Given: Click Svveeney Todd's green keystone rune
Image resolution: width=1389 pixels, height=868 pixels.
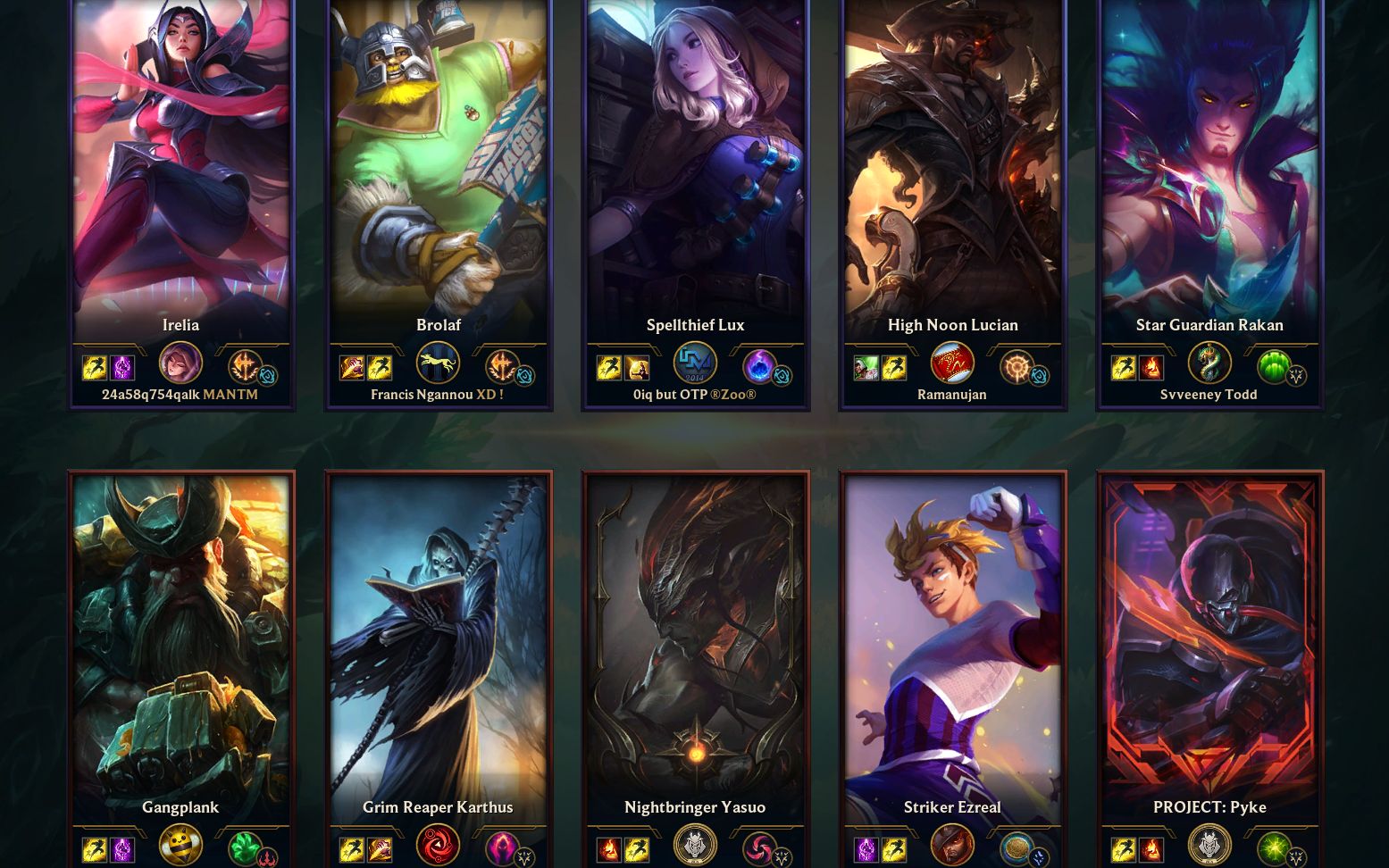Looking at the screenshot, I should coord(1272,366).
